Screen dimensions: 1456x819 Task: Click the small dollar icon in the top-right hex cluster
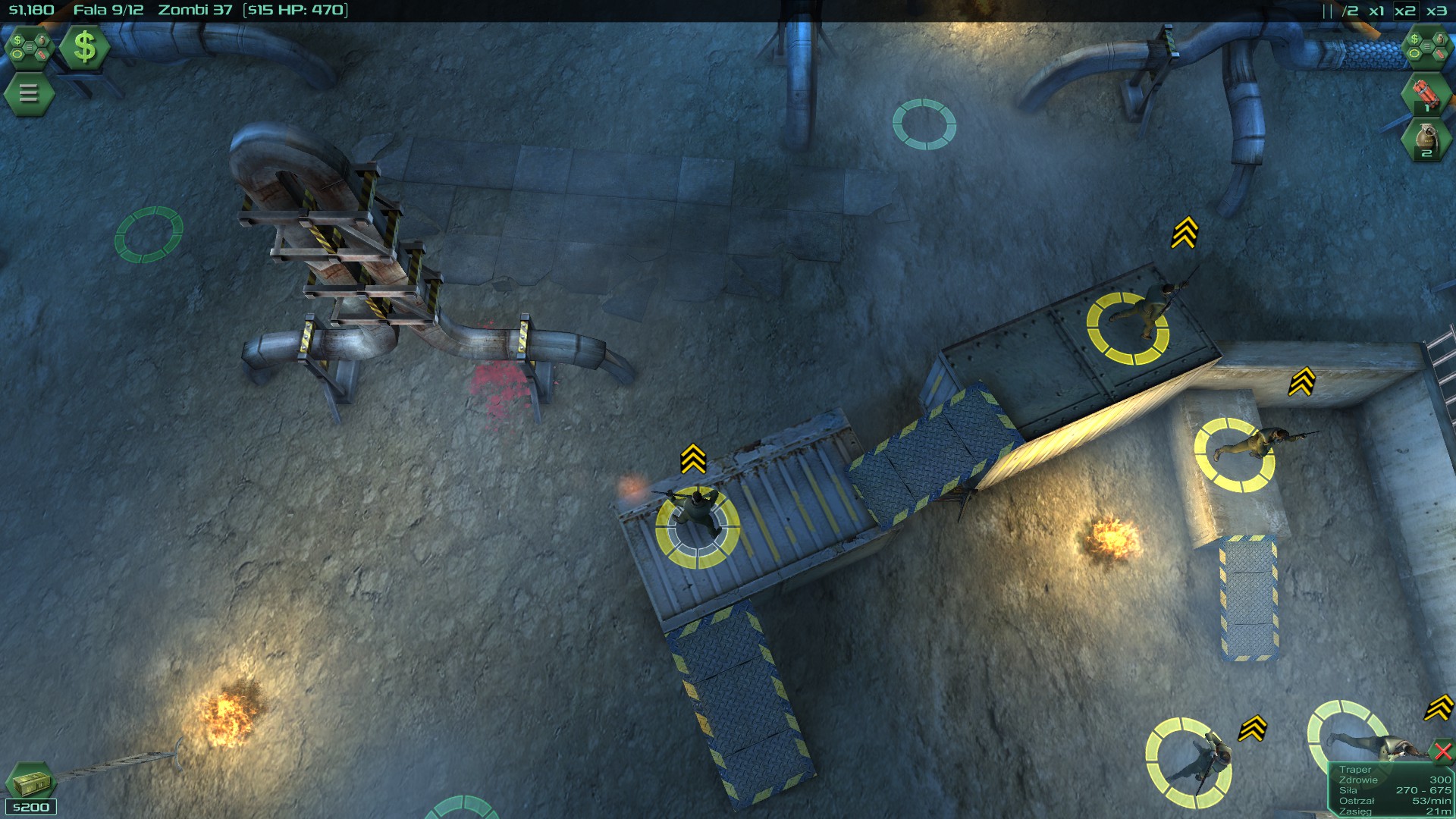(x=1414, y=39)
